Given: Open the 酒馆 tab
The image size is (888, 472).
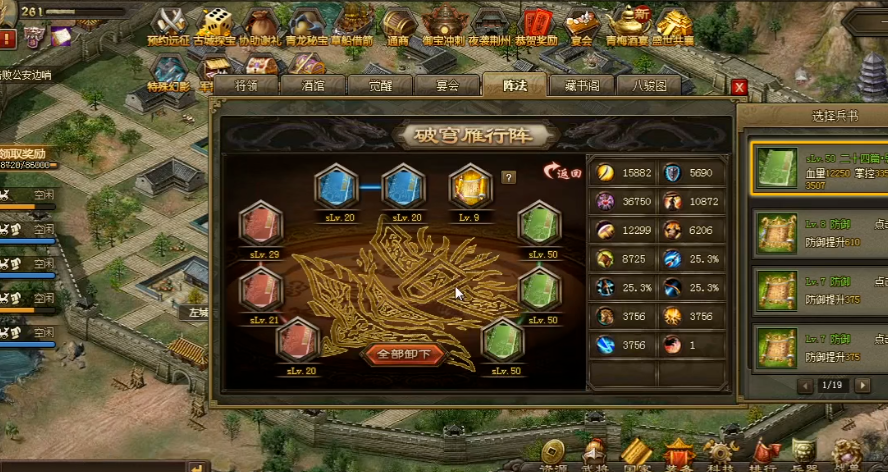Looking at the screenshot, I should coord(313,86).
